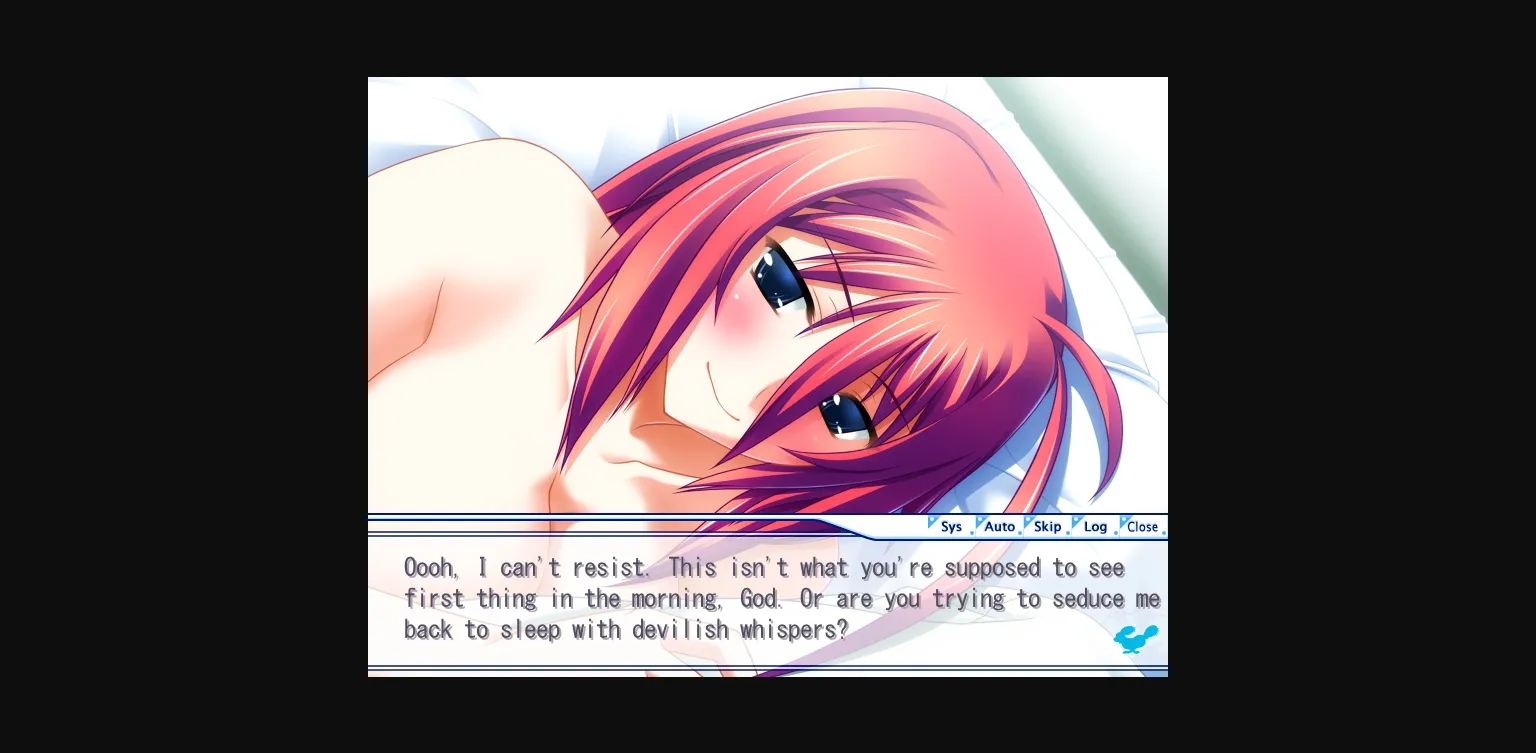Open the Sys system menu

click(951, 527)
